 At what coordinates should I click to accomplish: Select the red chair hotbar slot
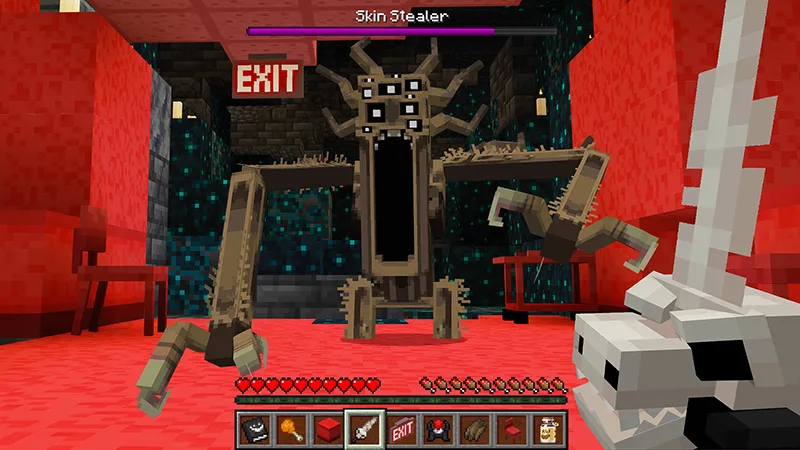[x=509, y=428]
